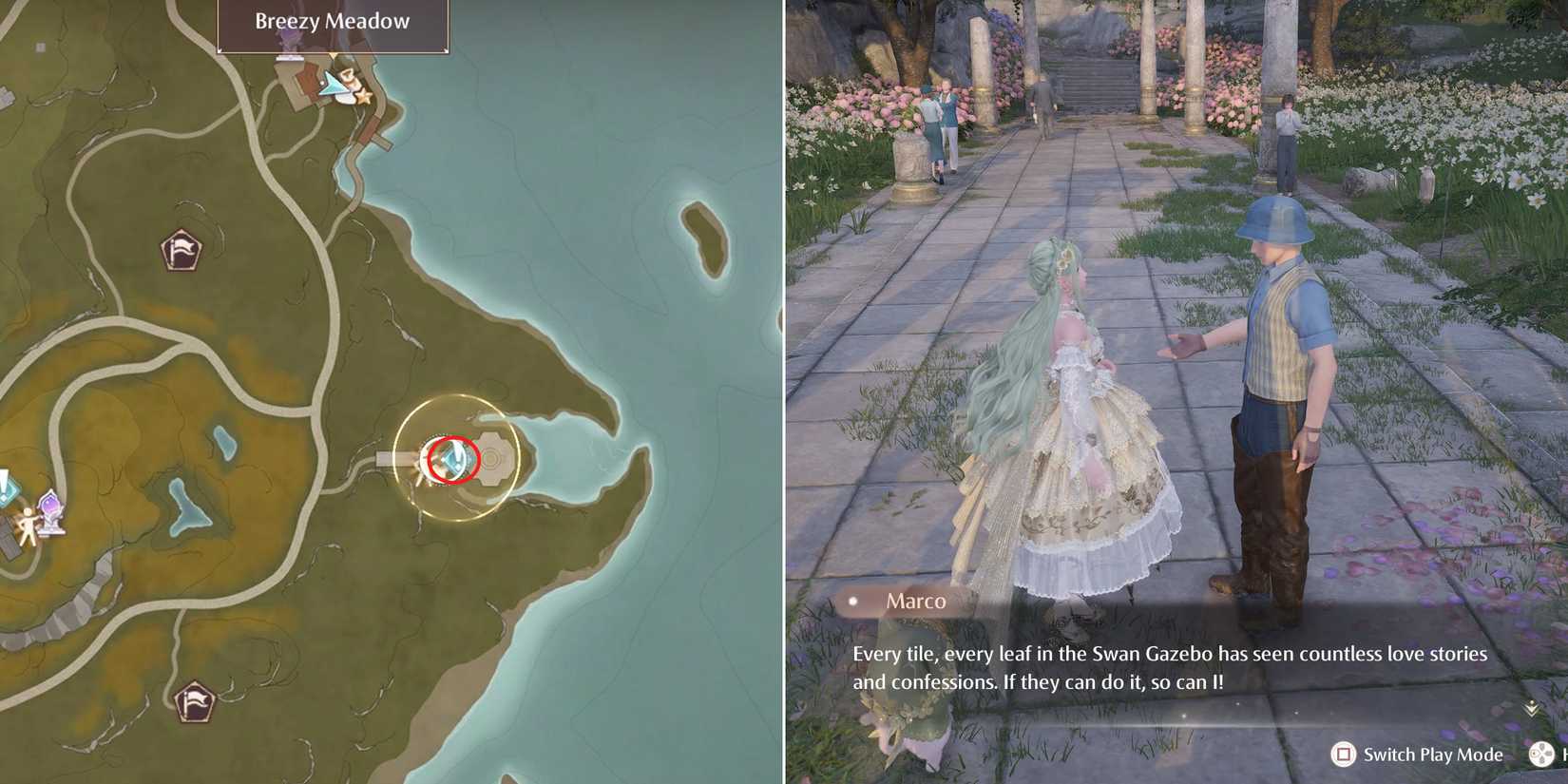Click the star icon beside the quest arrow
Screen dimensions: 1568x784
[363, 98]
